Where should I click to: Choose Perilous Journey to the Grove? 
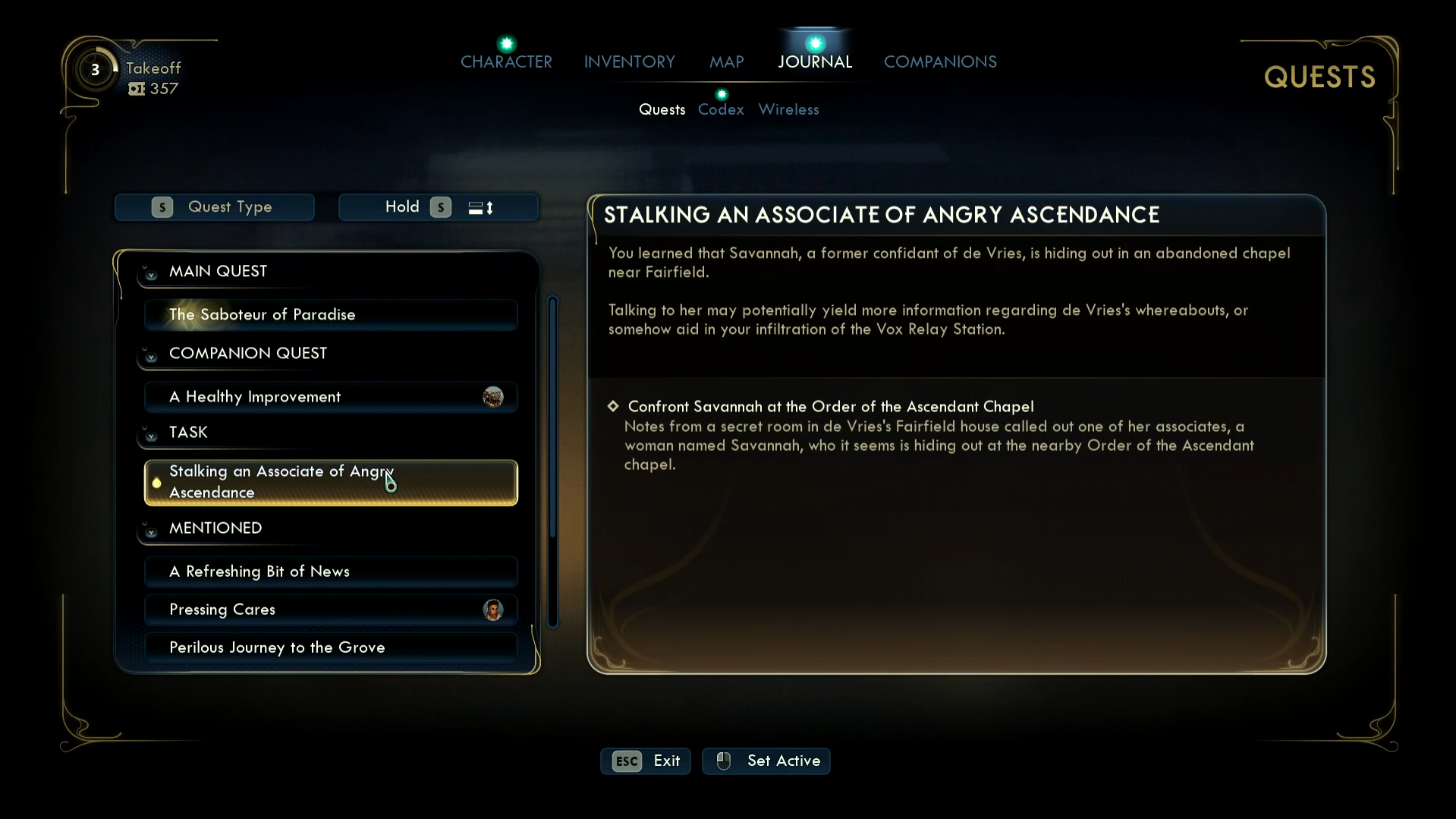click(x=331, y=647)
